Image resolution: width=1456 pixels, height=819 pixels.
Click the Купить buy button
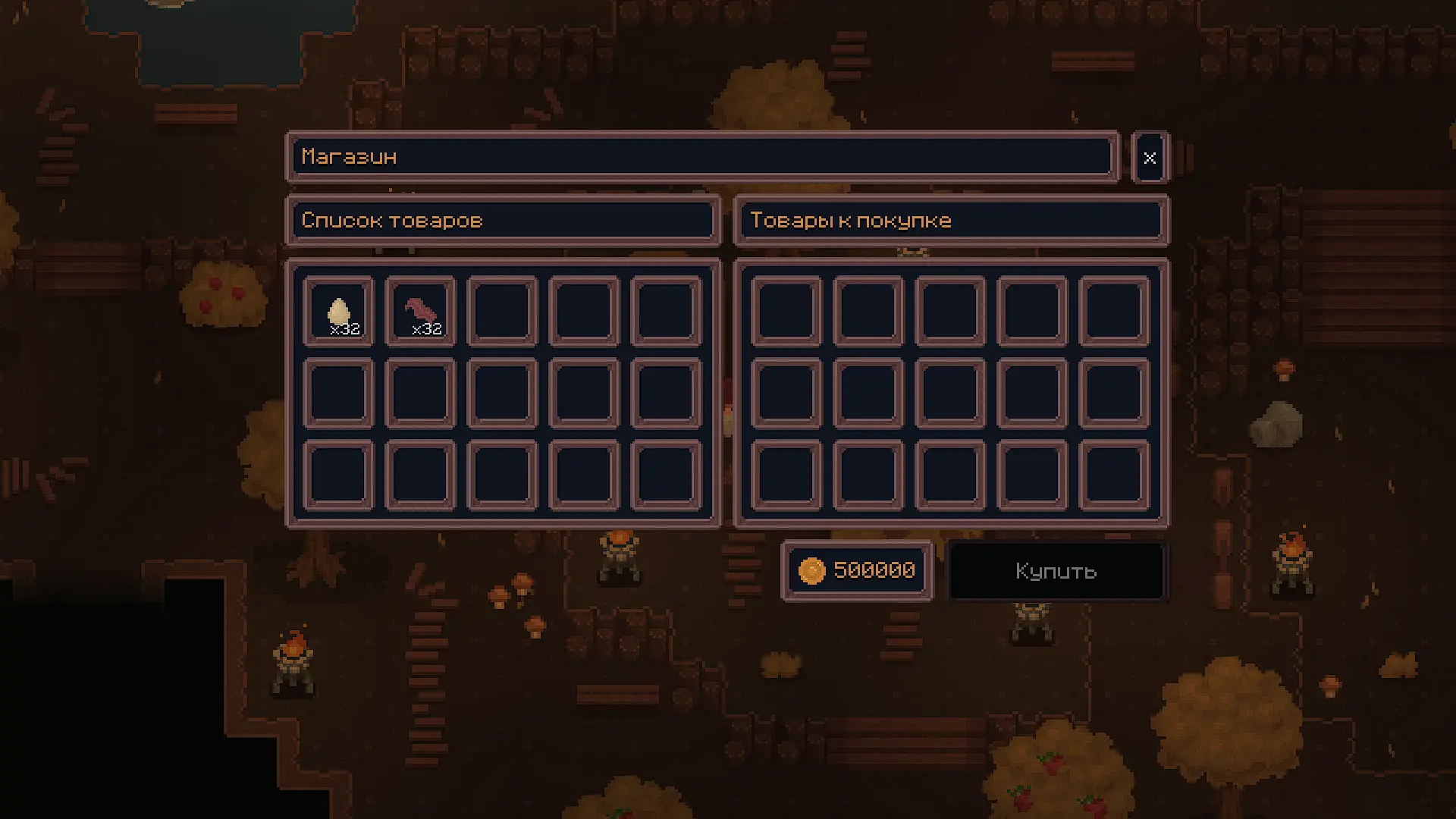click(x=1056, y=571)
